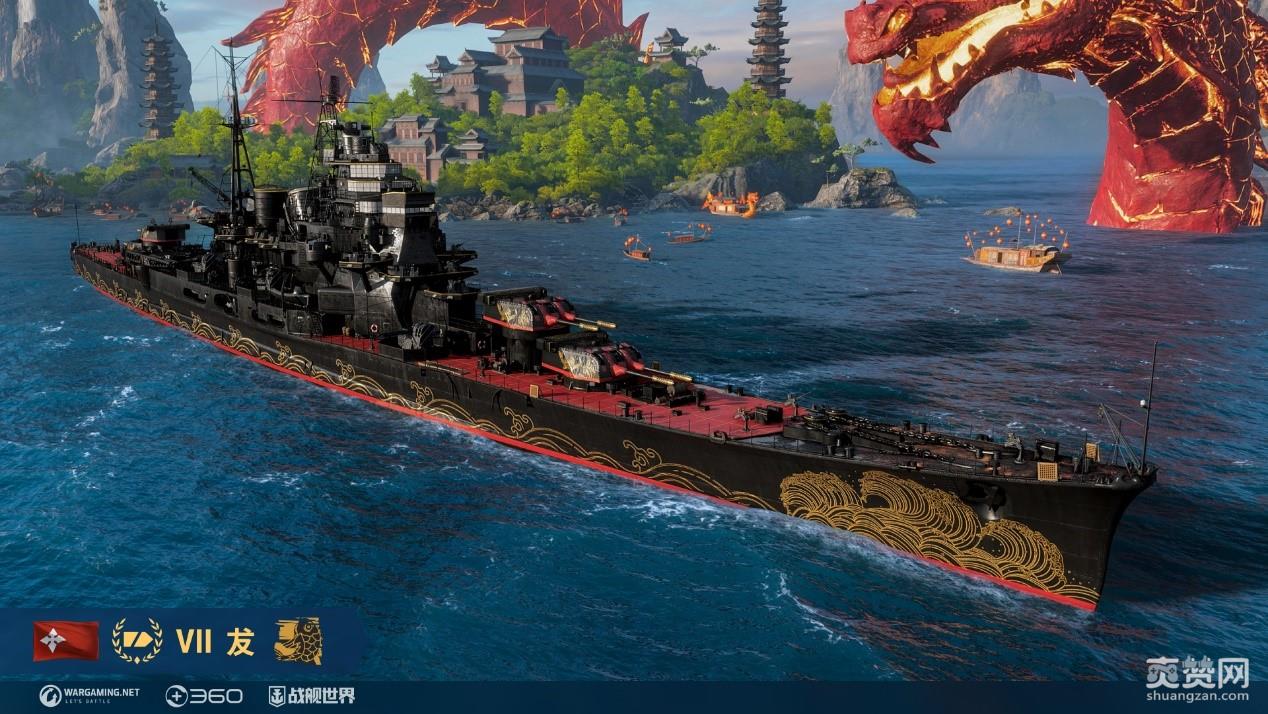Image resolution: width=1268 pixels, height=714 pixels.
Task: Click the 战舰世界 logo
Action: (311, 695)
